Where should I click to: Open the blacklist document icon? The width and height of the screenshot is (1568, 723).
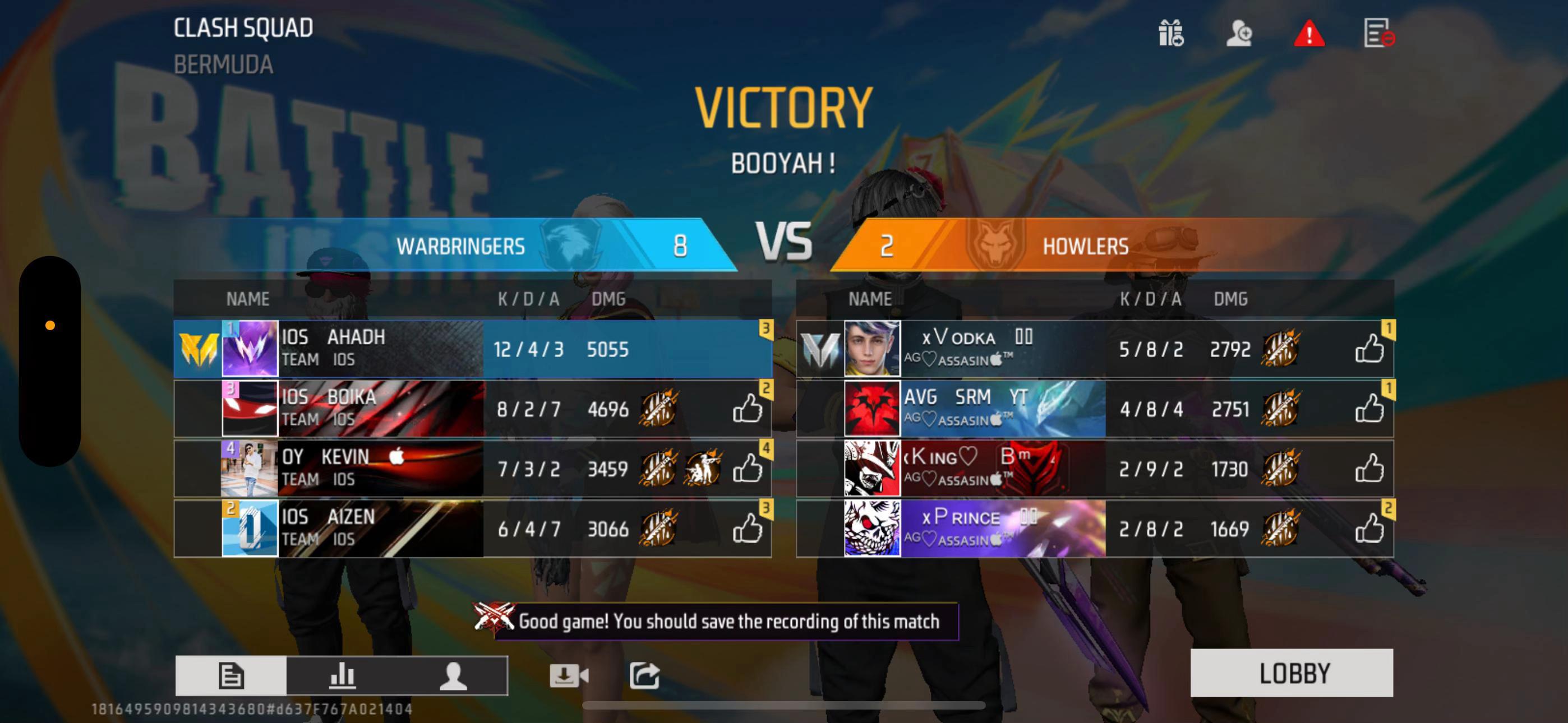[1378, 33]
